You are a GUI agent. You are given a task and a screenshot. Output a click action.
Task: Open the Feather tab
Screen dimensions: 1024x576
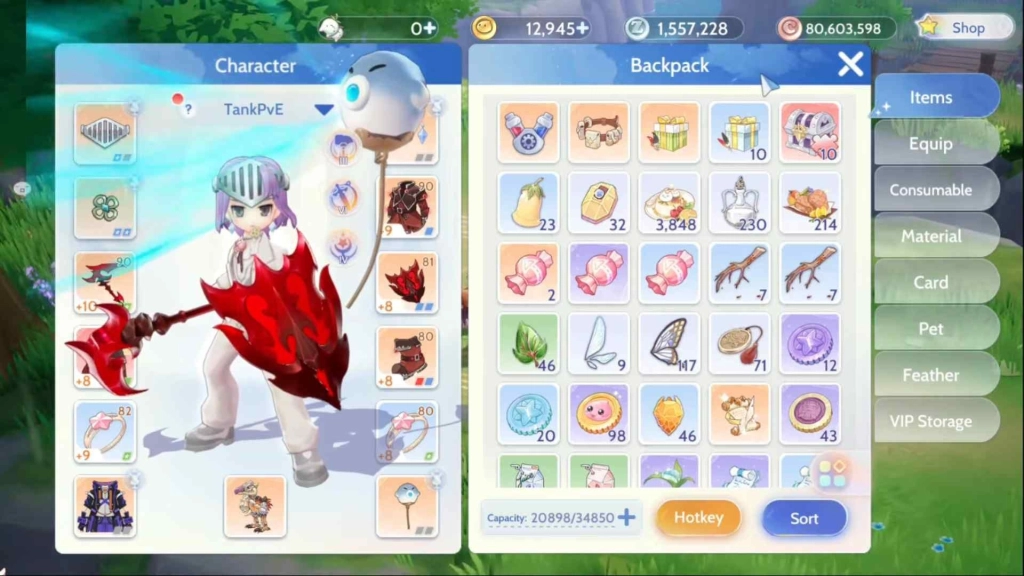point(930,375)
